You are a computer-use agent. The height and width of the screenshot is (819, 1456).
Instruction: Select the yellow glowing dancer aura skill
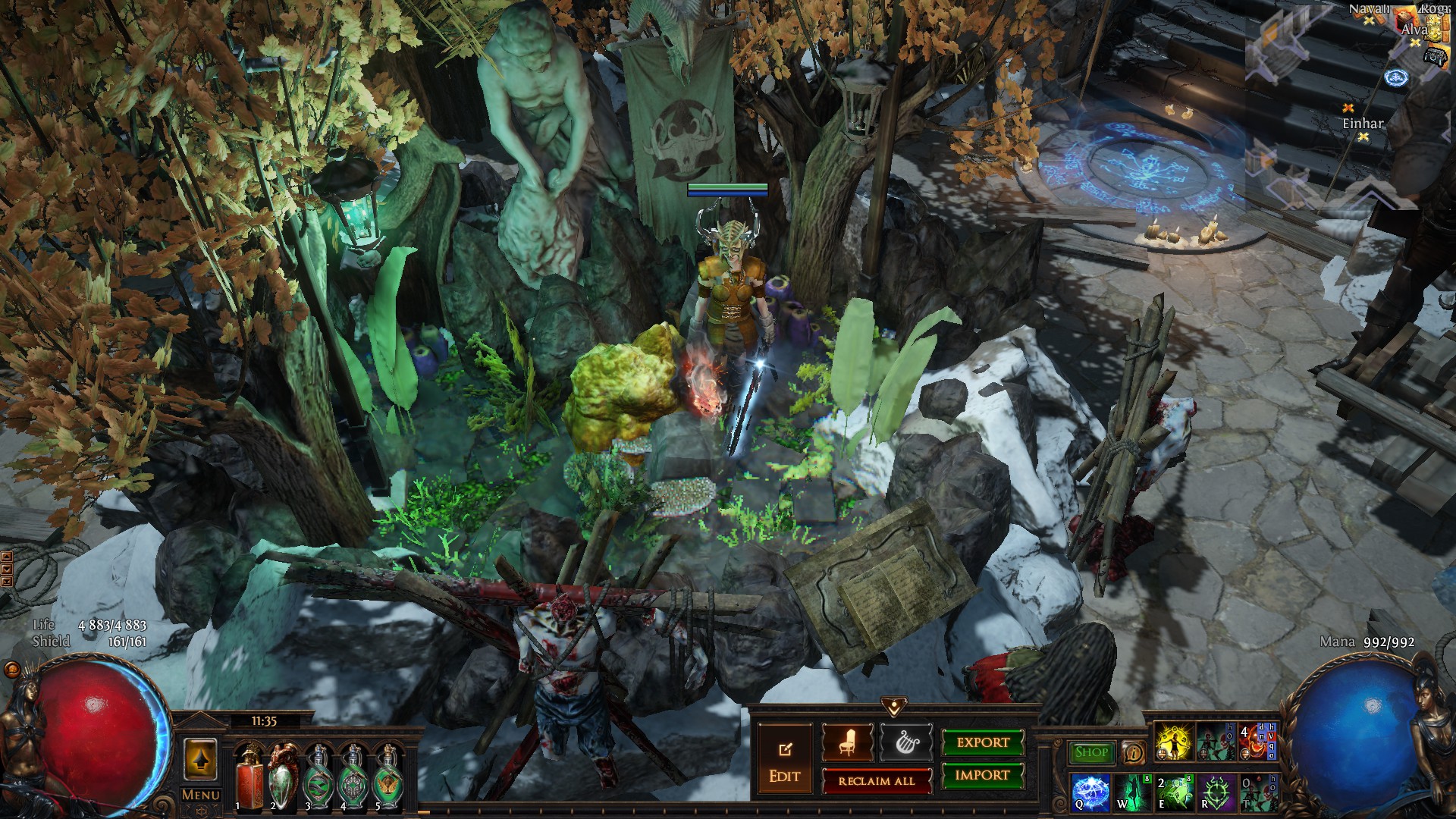click(x=1173, y=742)
